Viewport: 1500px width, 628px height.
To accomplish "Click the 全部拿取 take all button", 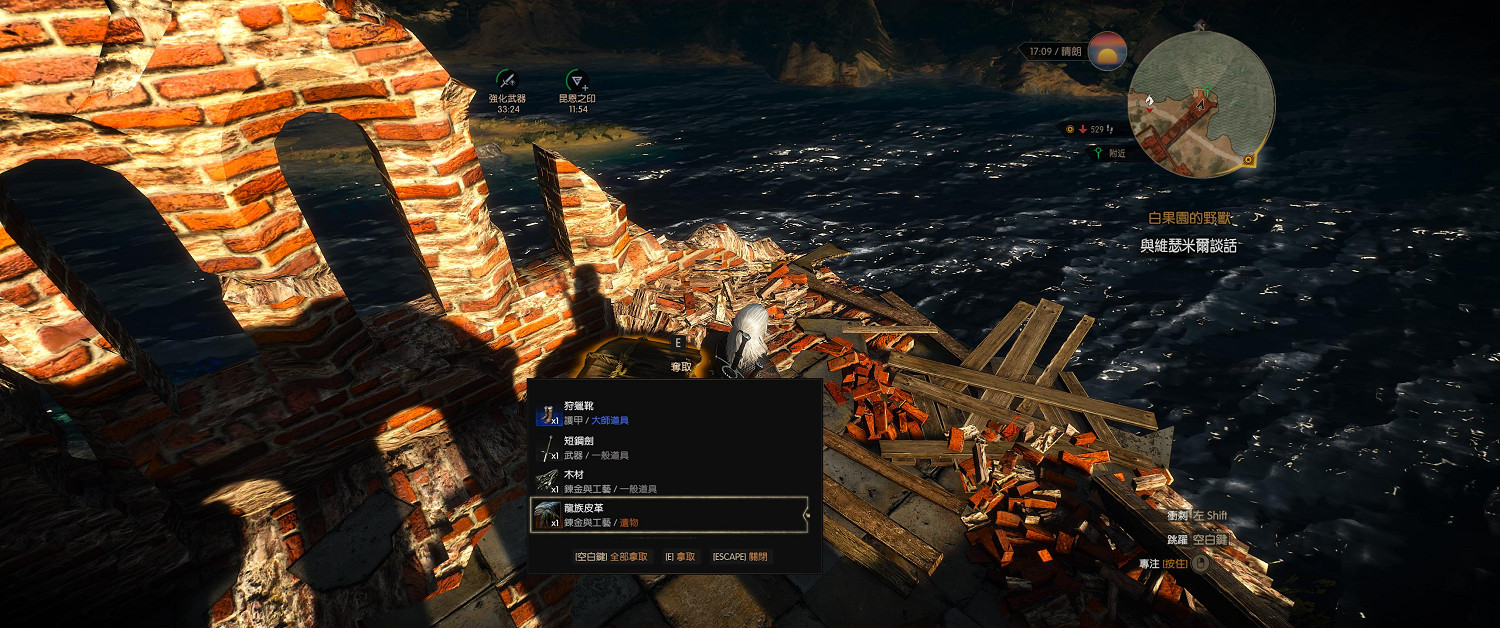I will [610, 556].
